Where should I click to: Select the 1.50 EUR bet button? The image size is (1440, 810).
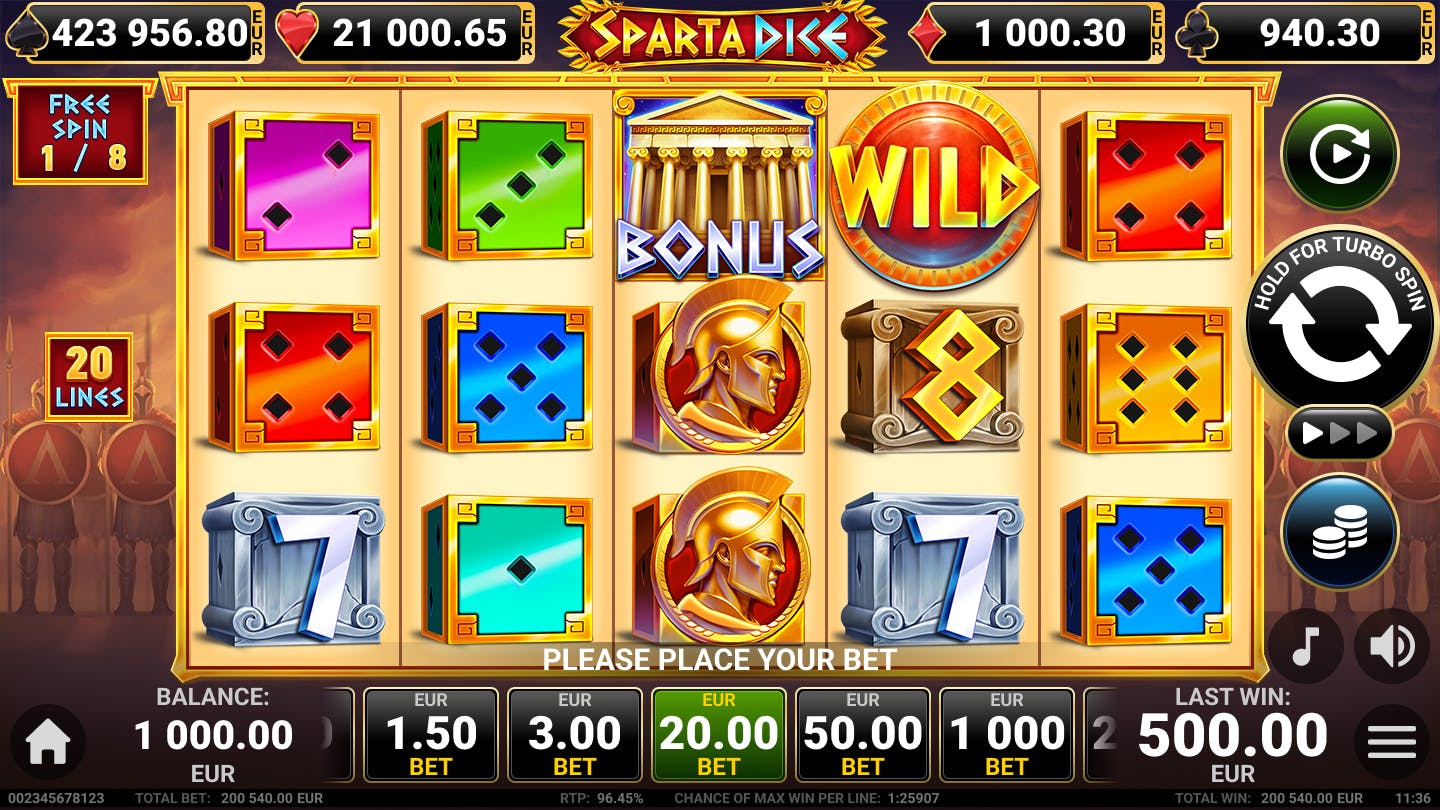pos(431,735)
